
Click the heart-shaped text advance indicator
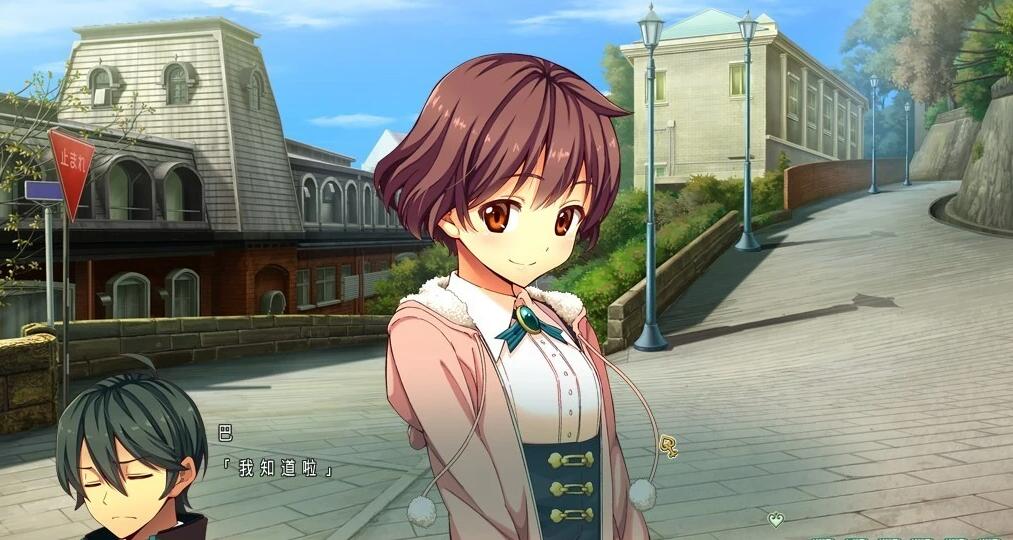pos(775,519)
